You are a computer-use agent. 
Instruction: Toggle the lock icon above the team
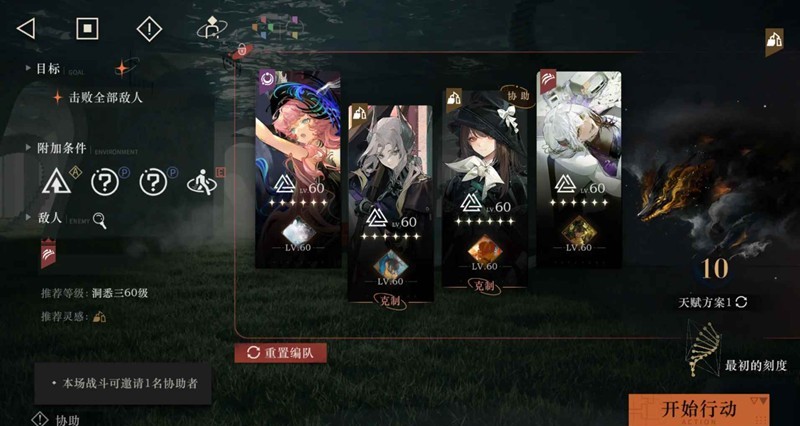click(241, 49)
